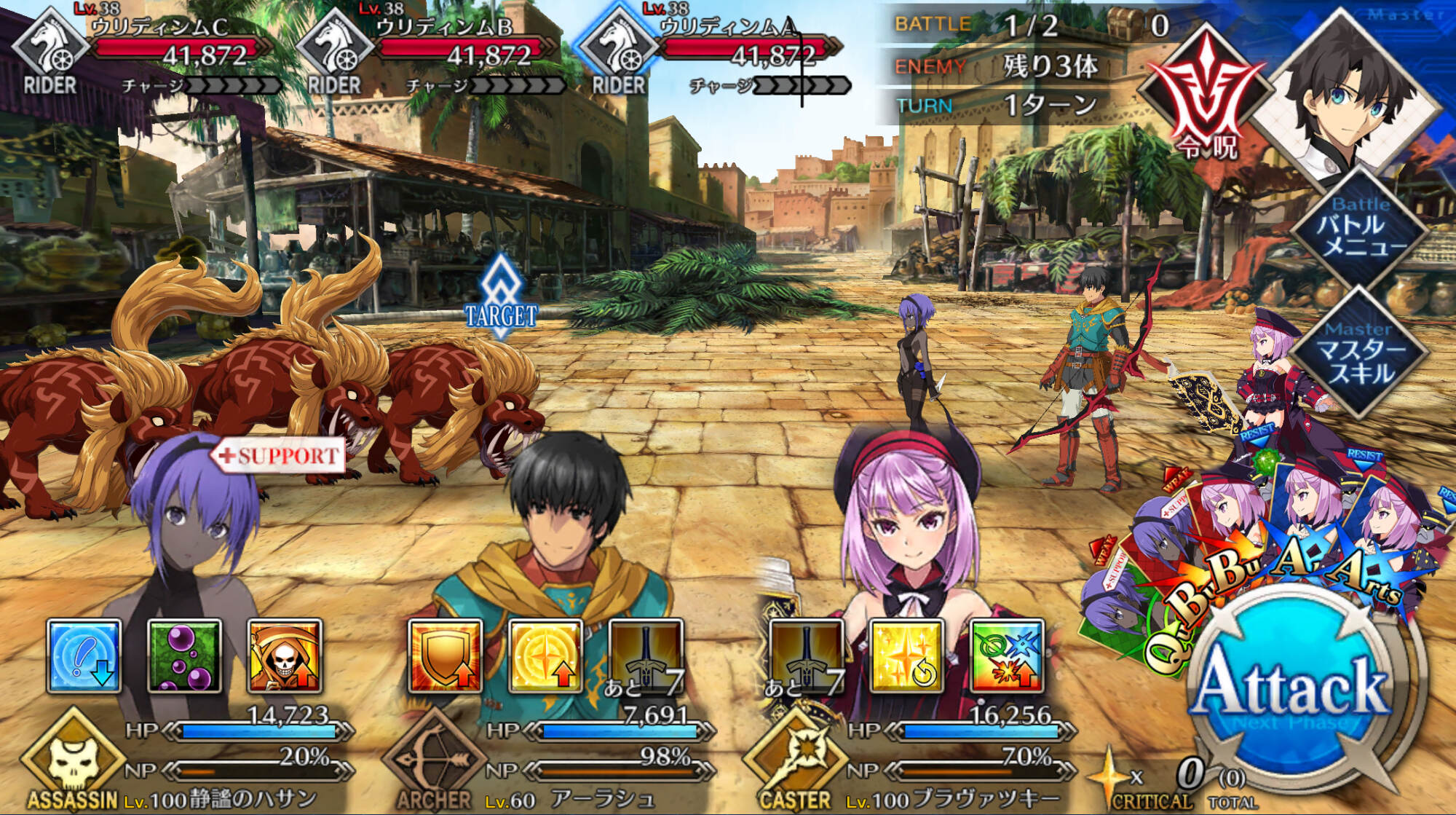Activate Arash's yellow star-up skill

click(545, 655)
